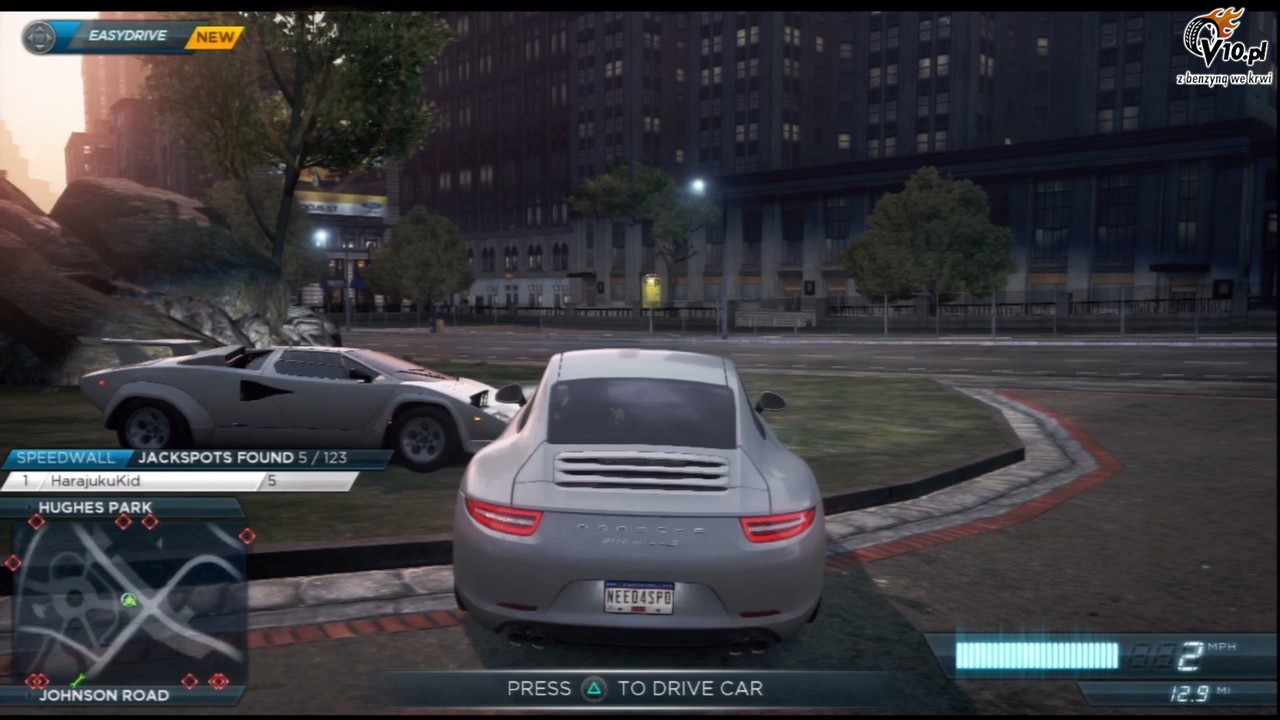
Task: Click the green player arrow on minimap
Action: pyautogui.click(x=129, y=600)
